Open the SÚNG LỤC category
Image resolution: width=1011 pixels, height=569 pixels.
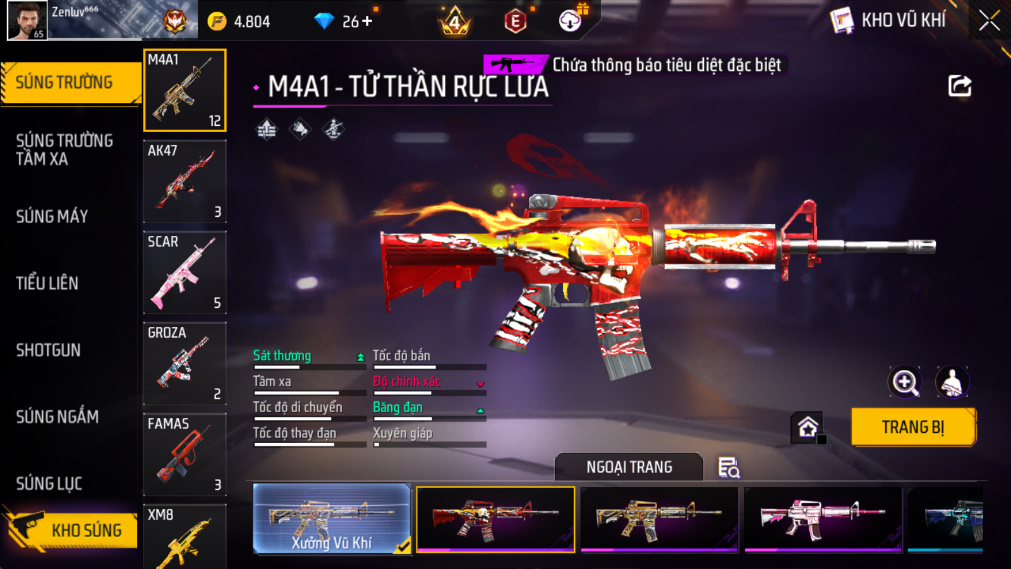pos(49,484)
